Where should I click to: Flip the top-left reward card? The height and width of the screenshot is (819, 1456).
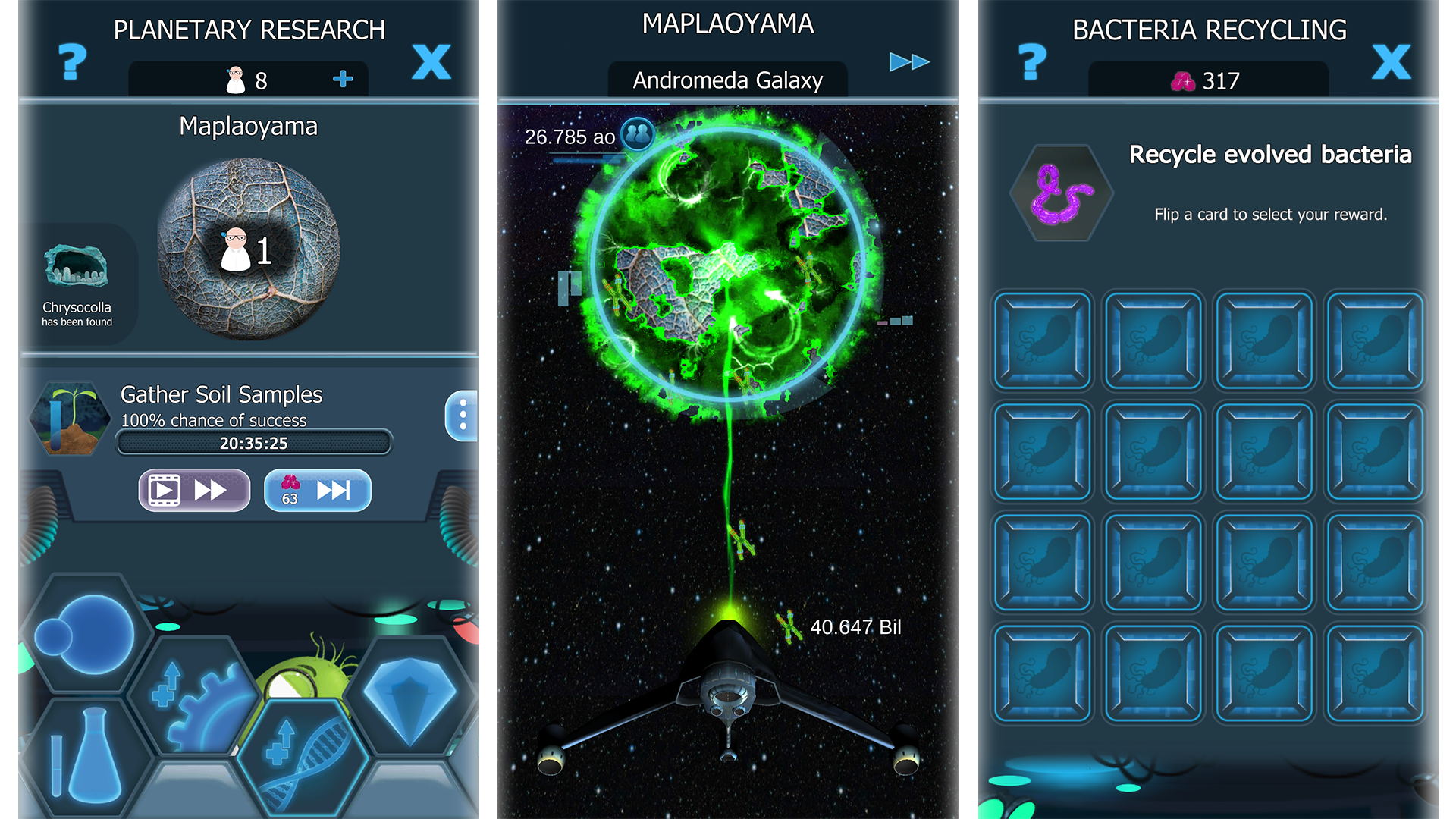pyautogui.click(x=1041, y=340)
